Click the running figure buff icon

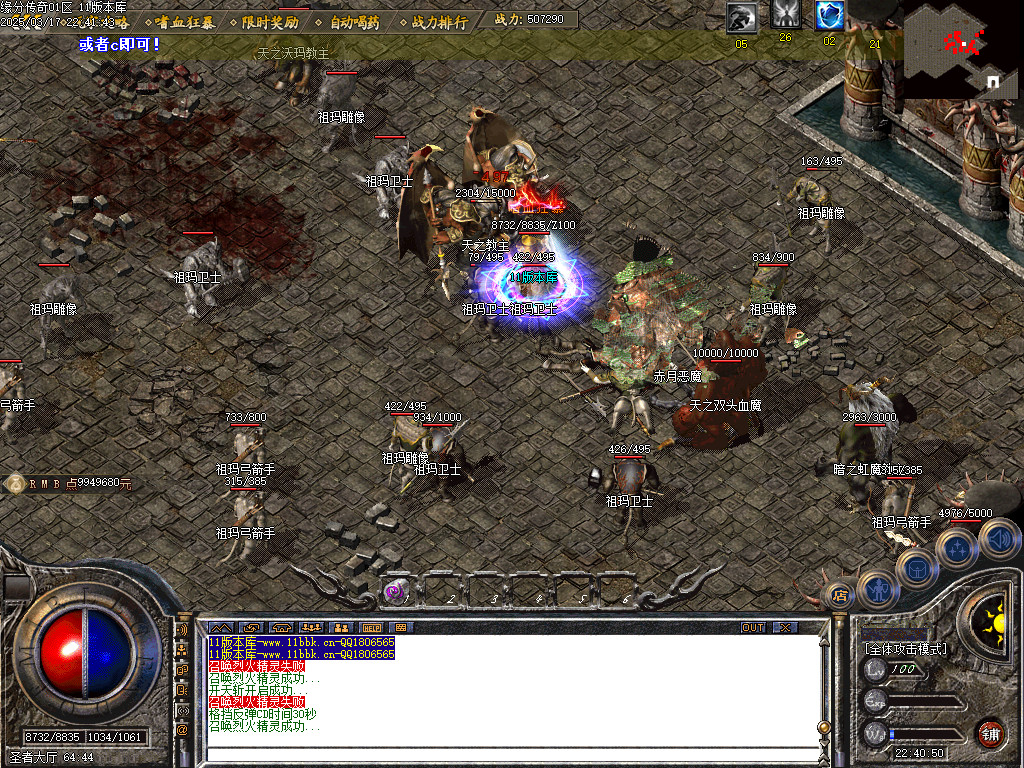(742, 16)
